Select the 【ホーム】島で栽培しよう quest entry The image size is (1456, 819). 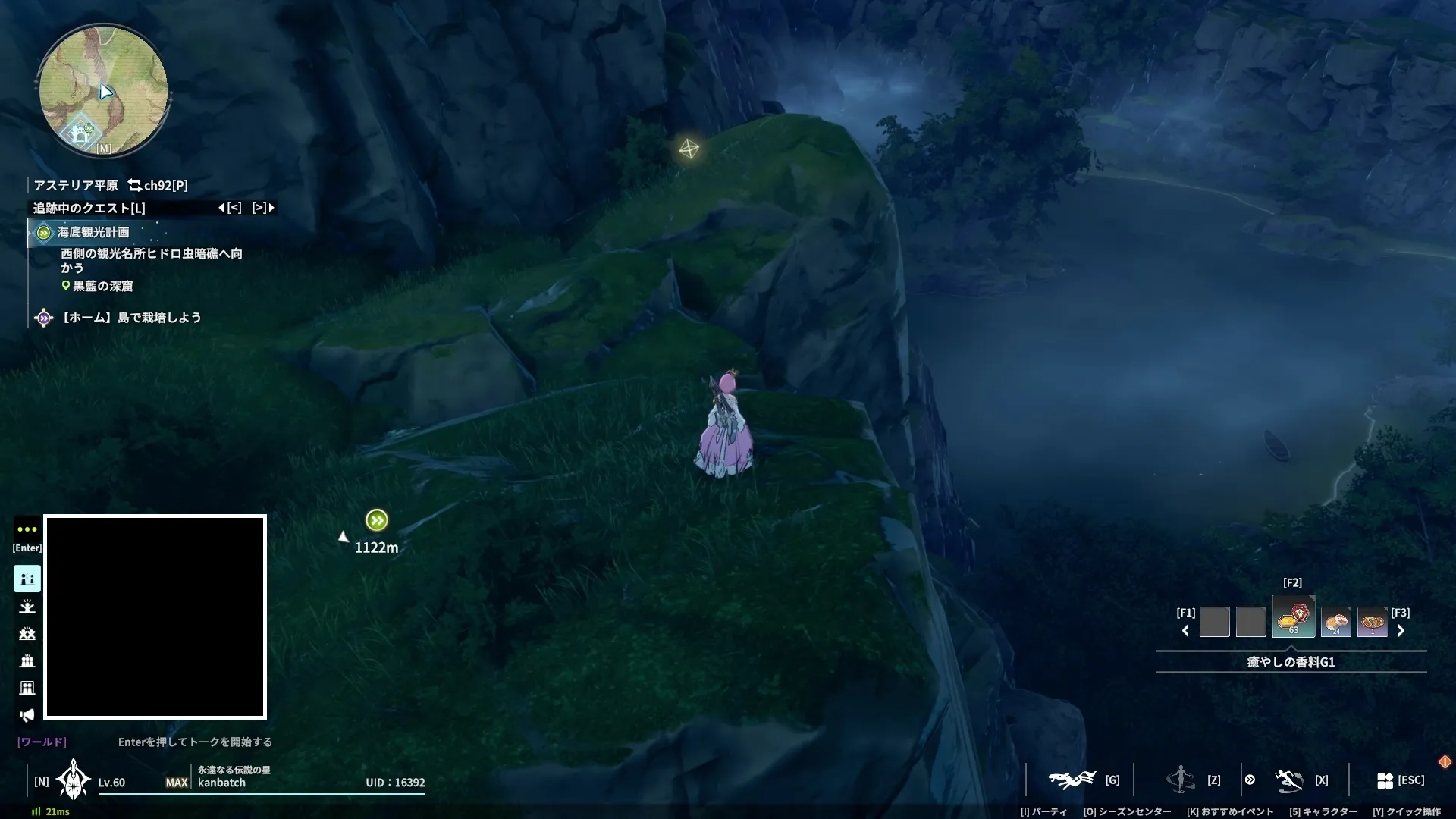point(130,318)
